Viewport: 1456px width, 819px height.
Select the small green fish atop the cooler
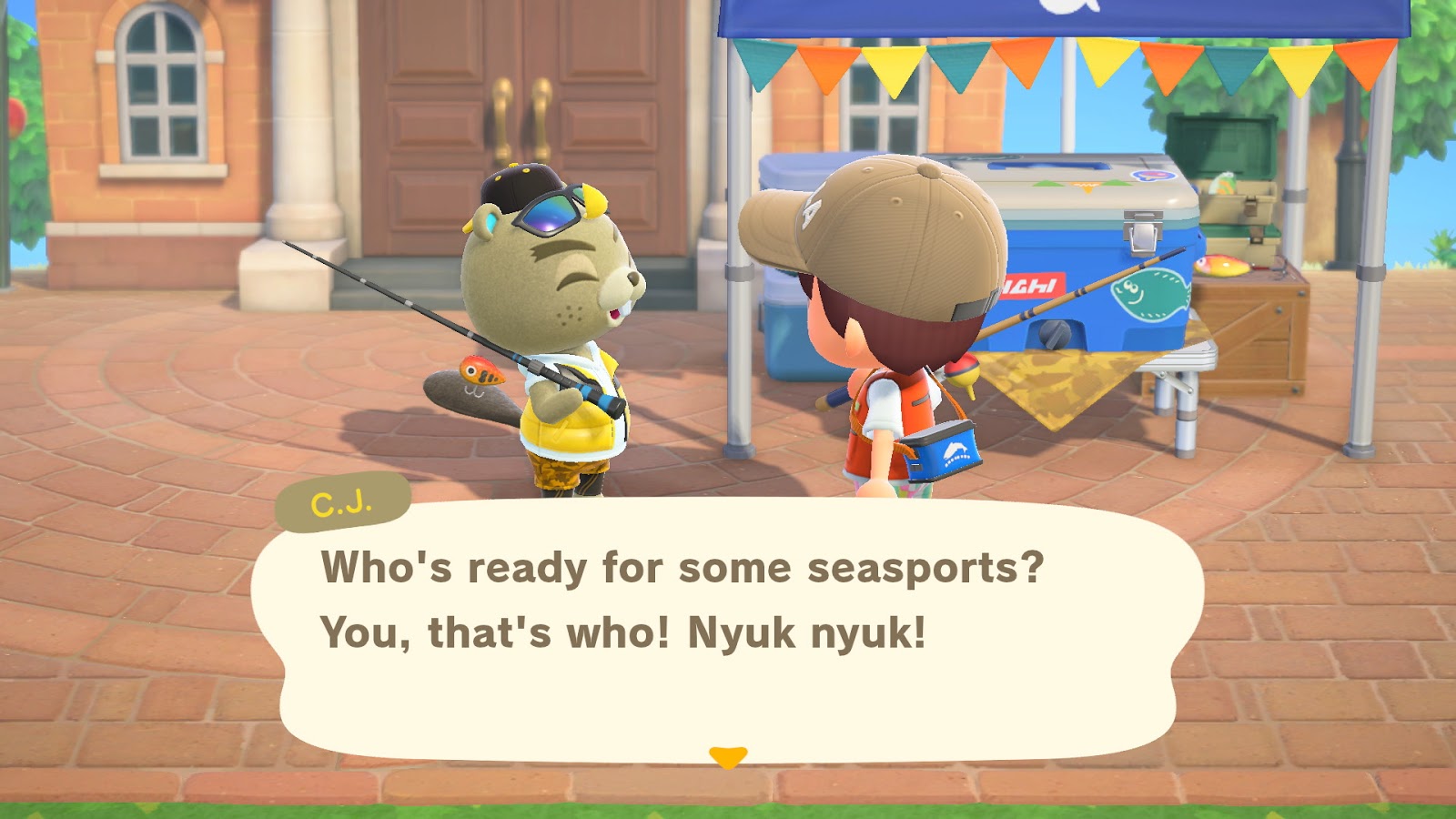coord(1222,182)
